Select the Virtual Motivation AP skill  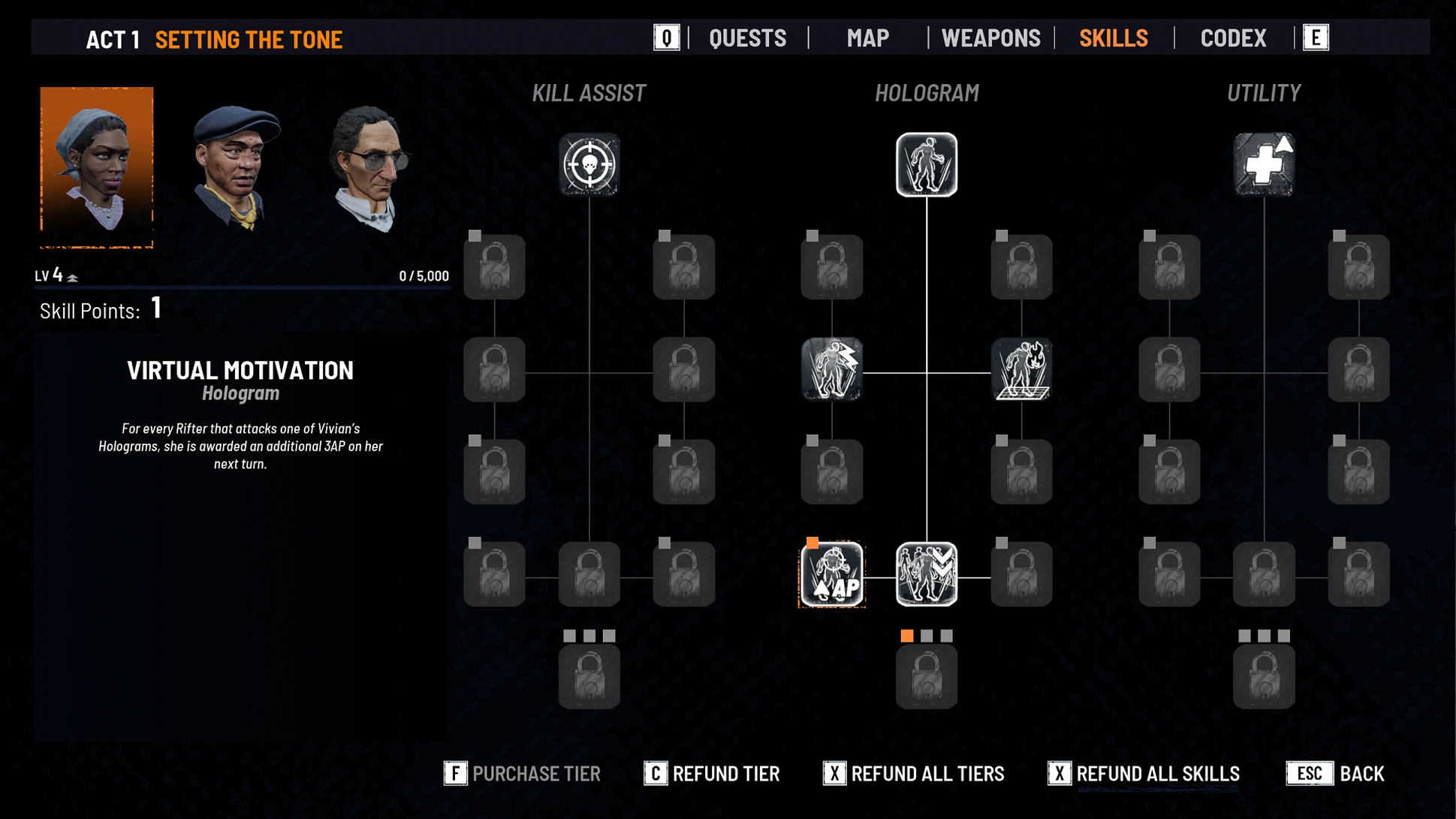click(832, 574)
